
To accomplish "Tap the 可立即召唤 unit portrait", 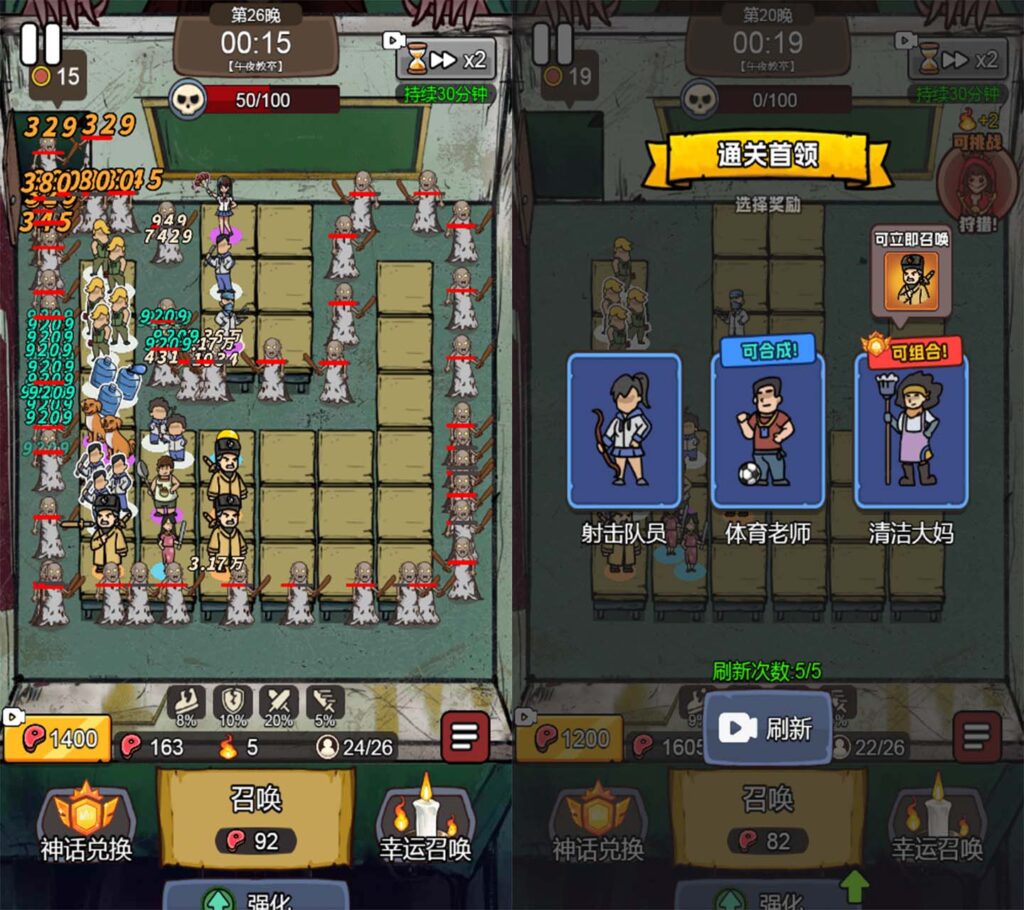I will pyautogui.click(x=910, y=279).
